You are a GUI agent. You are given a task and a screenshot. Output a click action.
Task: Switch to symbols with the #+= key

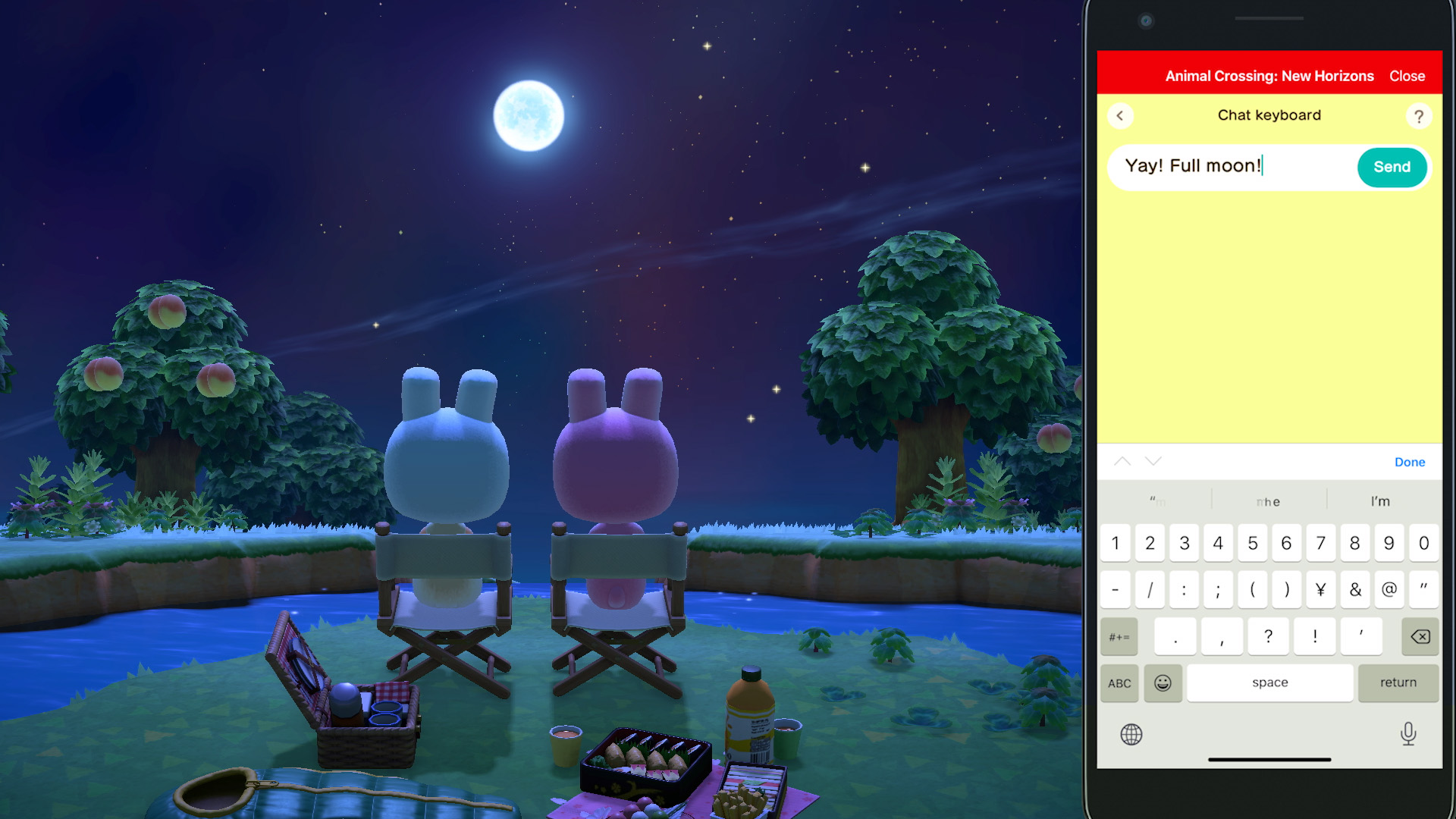coord(1119,637)
